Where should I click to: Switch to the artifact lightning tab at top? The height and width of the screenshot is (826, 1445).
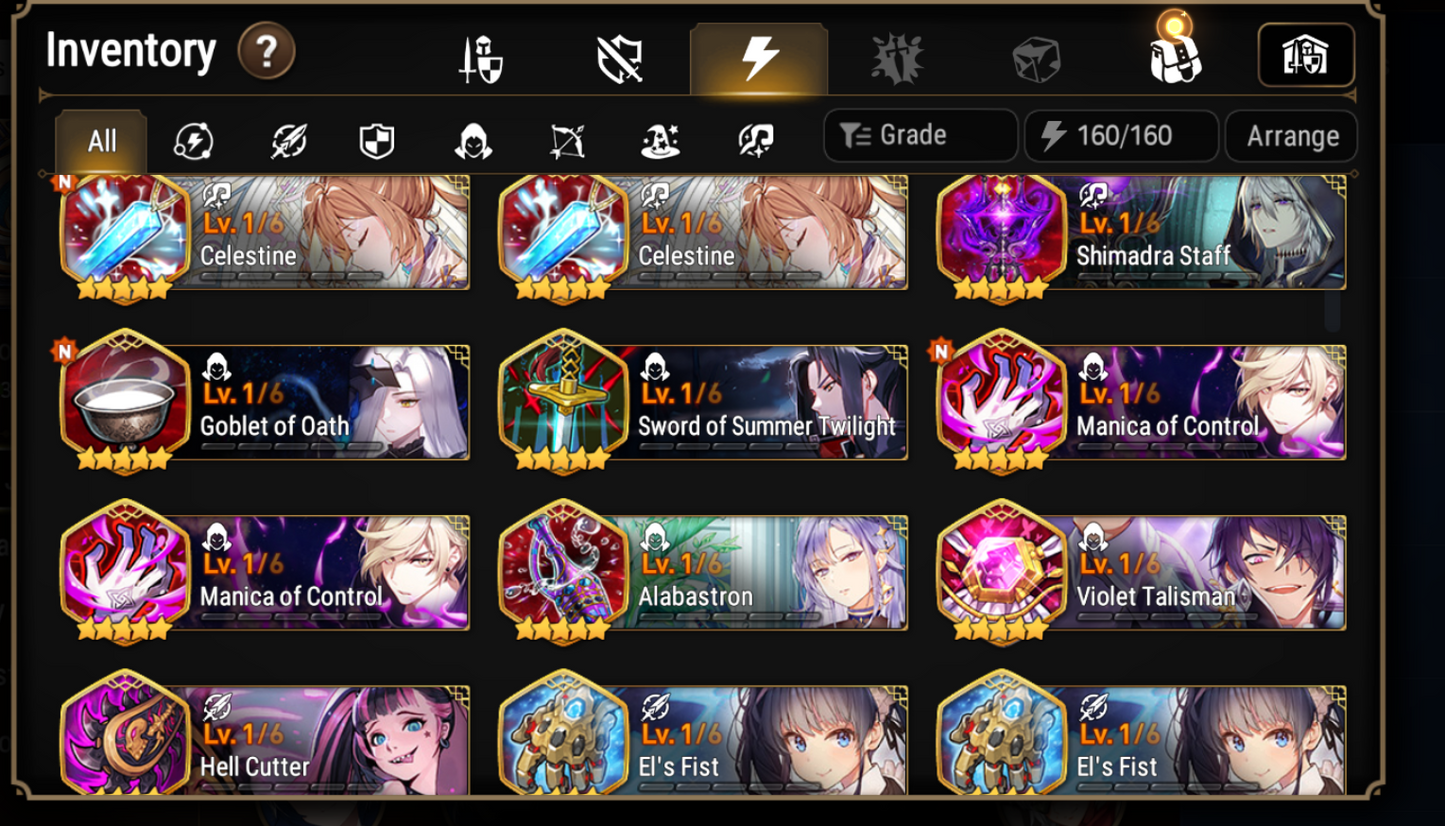pyautogui.click(x=758, y=57)
